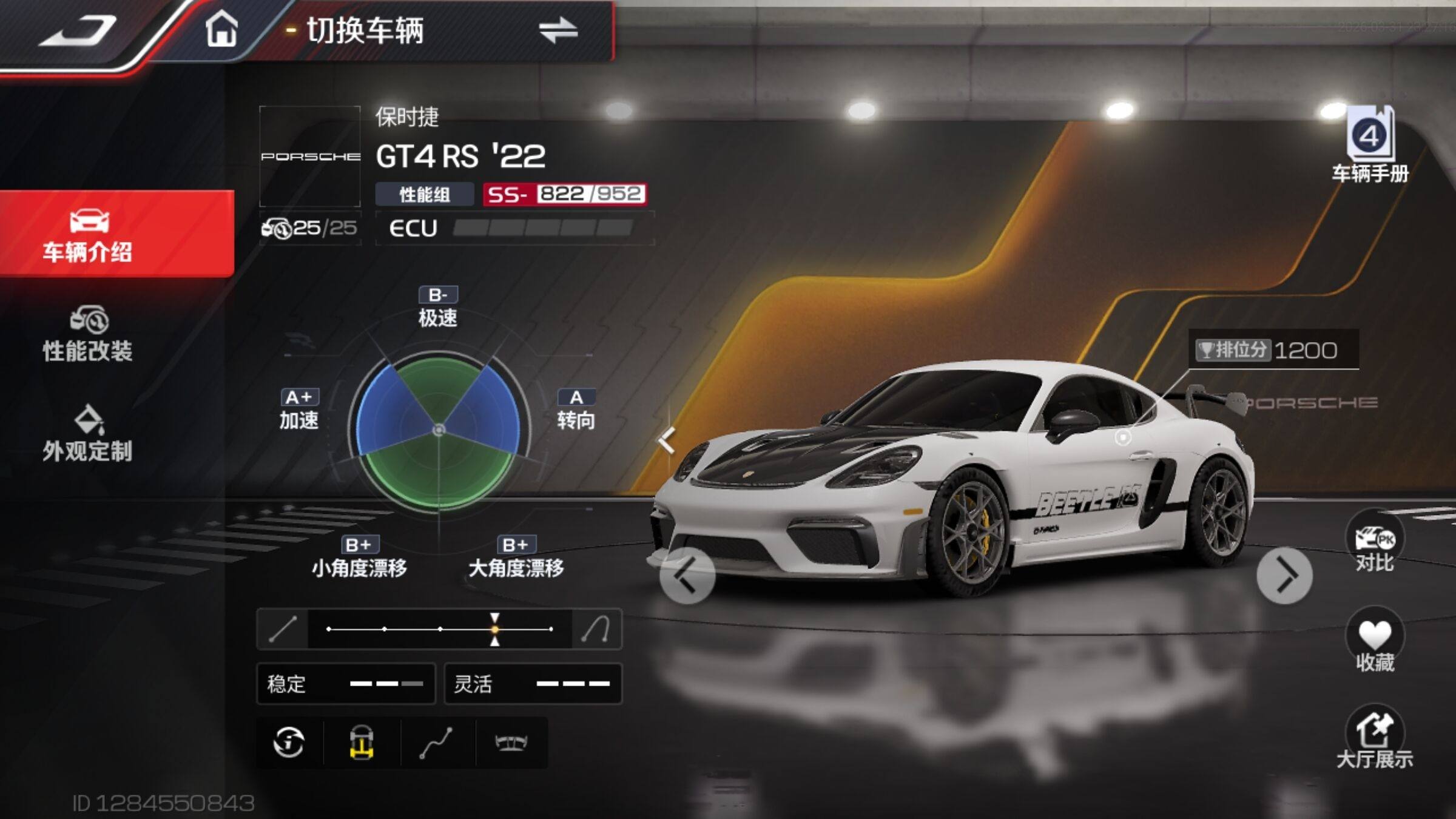This screenshot has width=1456, height=819.
Task: Click the circular info refresh icon
Action: tap(289, 742)
